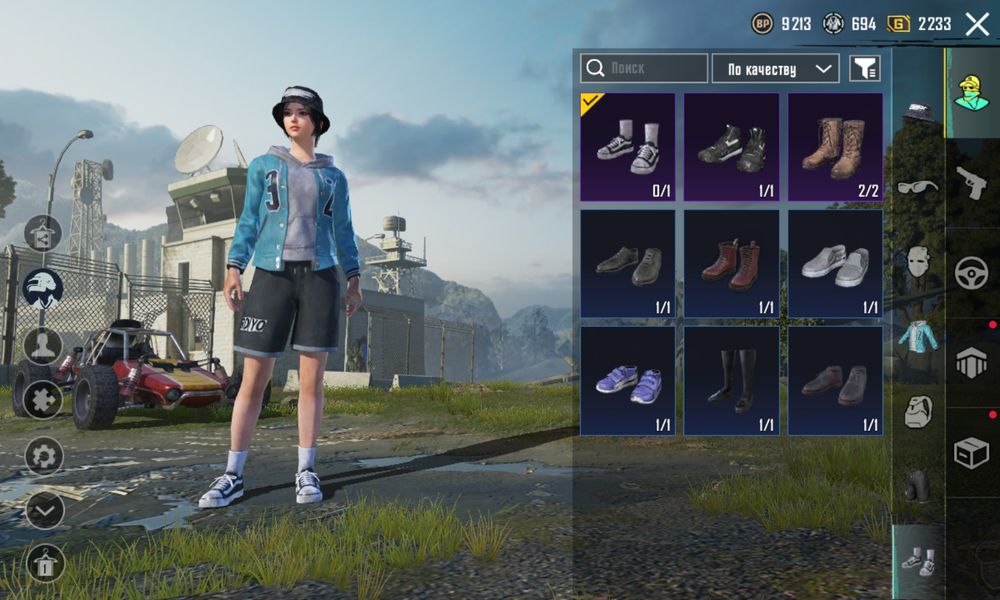Select the equipped black-and-white sneakers

(x=628, y=147)
